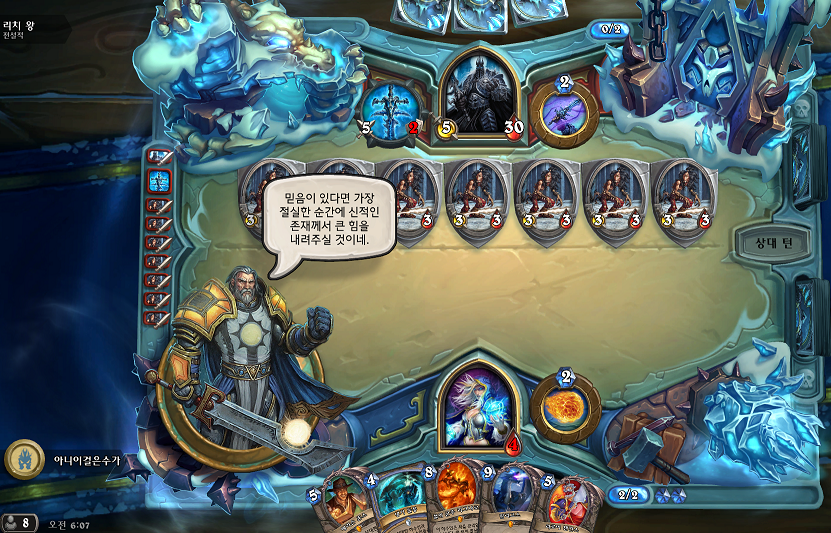Click the gold medallion 아니이걸은수가 notification
Viewport: 831px width, 533px height.
tap(24, 459)
